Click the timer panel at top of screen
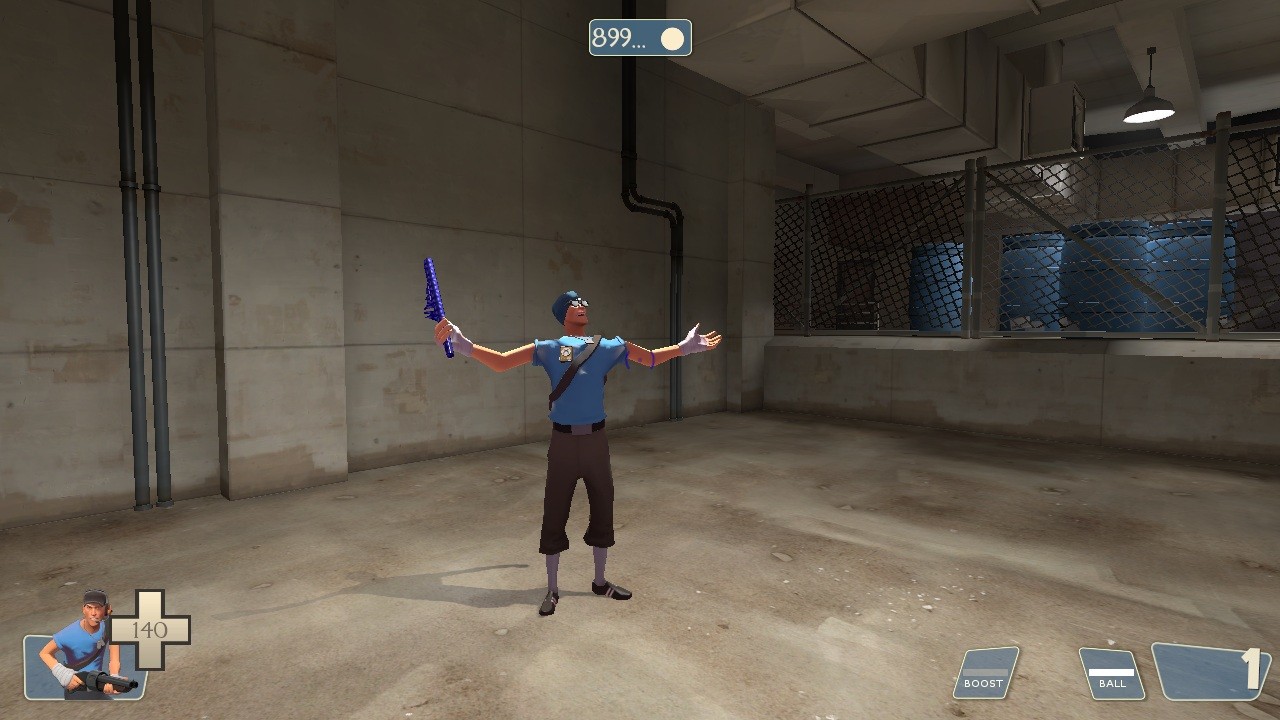This screenshot has width=1280, height=720. click(640, 38)
